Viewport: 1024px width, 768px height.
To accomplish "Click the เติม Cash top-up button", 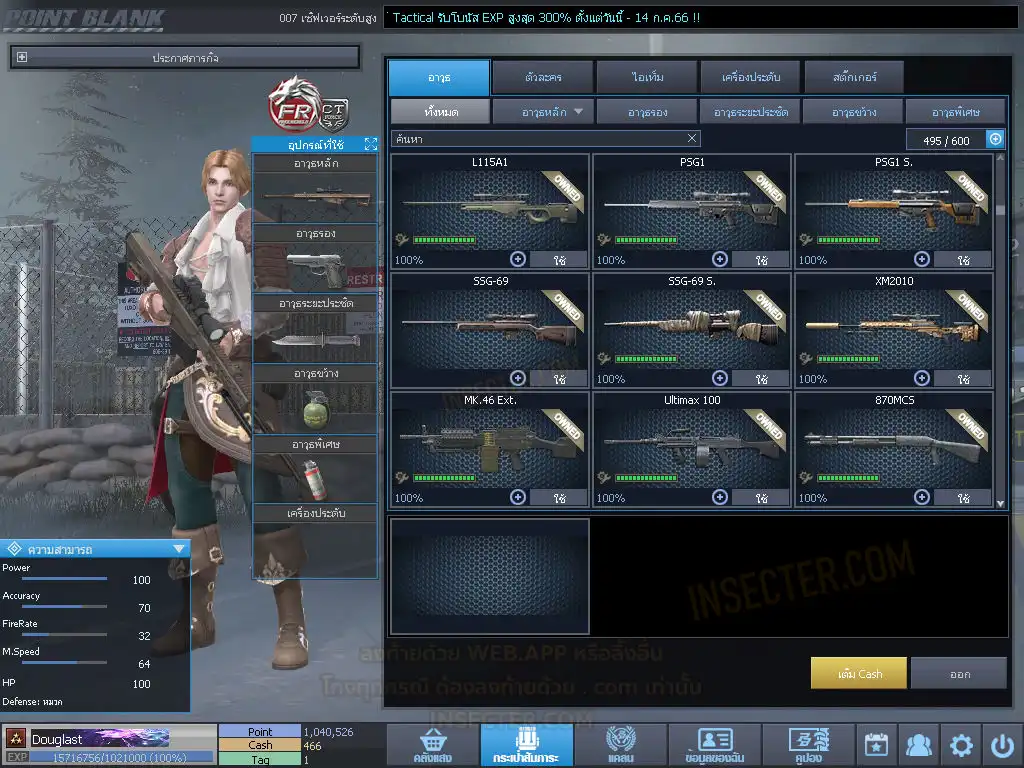I will (859, 674).
